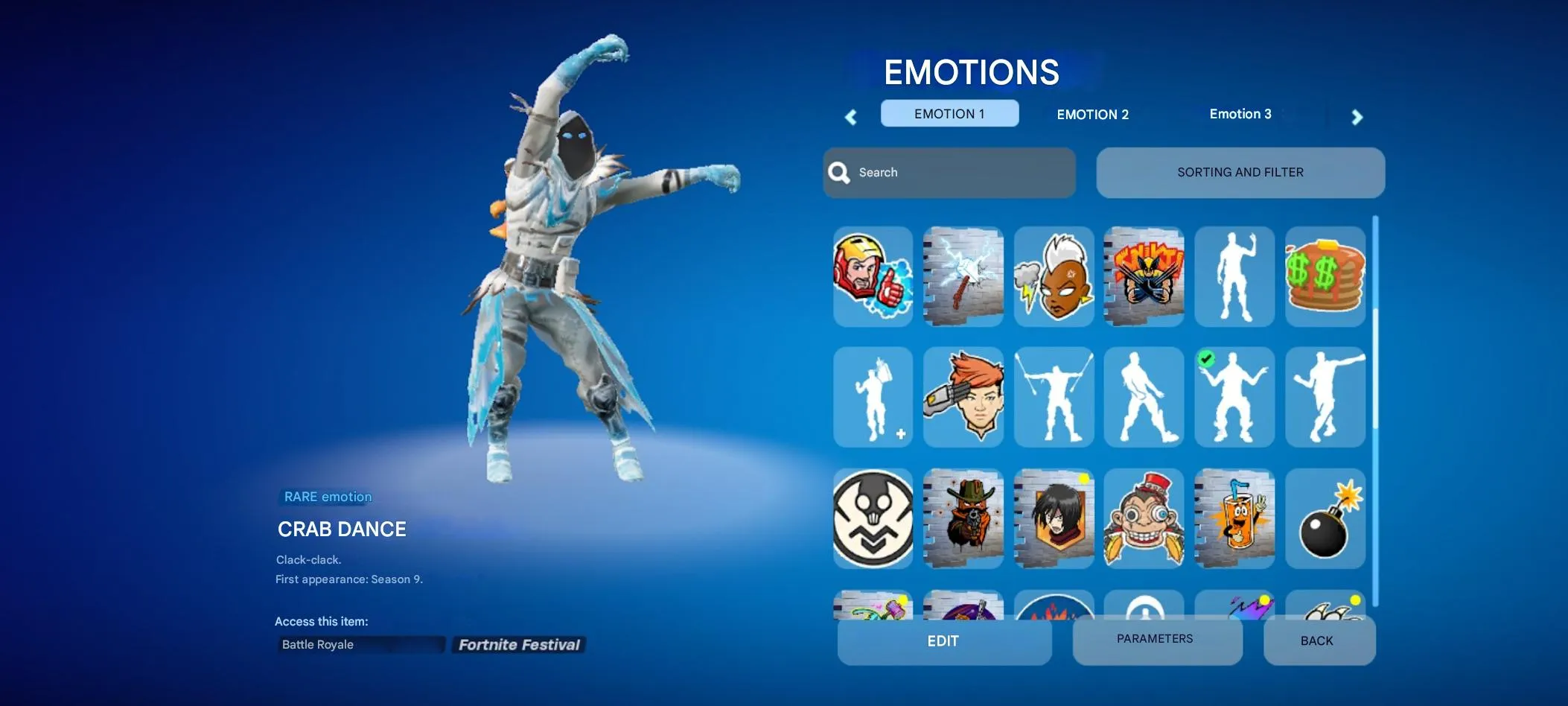Pick the Storm emoticon with lightning bolt
1568x706 pixels.
click(1054, 277)
